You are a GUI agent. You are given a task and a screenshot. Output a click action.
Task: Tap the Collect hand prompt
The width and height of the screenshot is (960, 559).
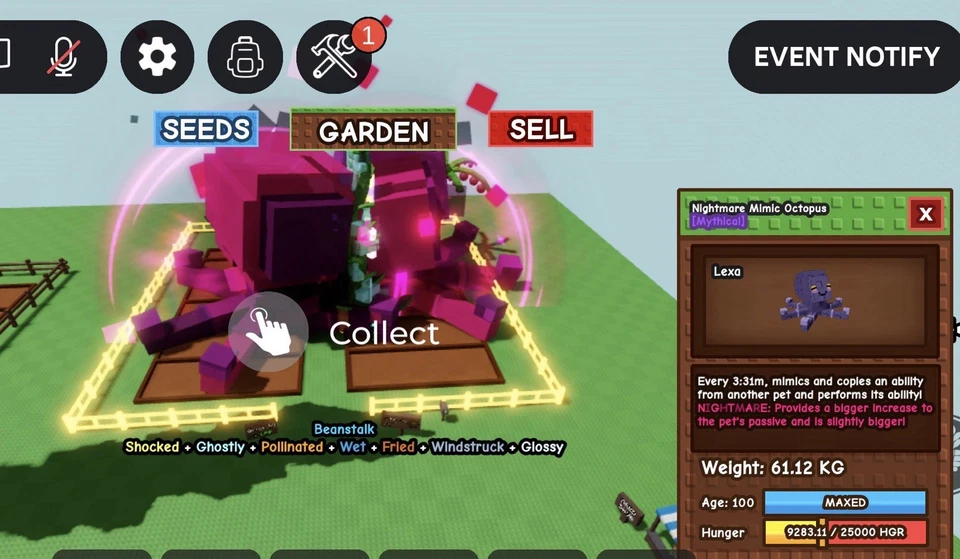click(x=268, y=331)
